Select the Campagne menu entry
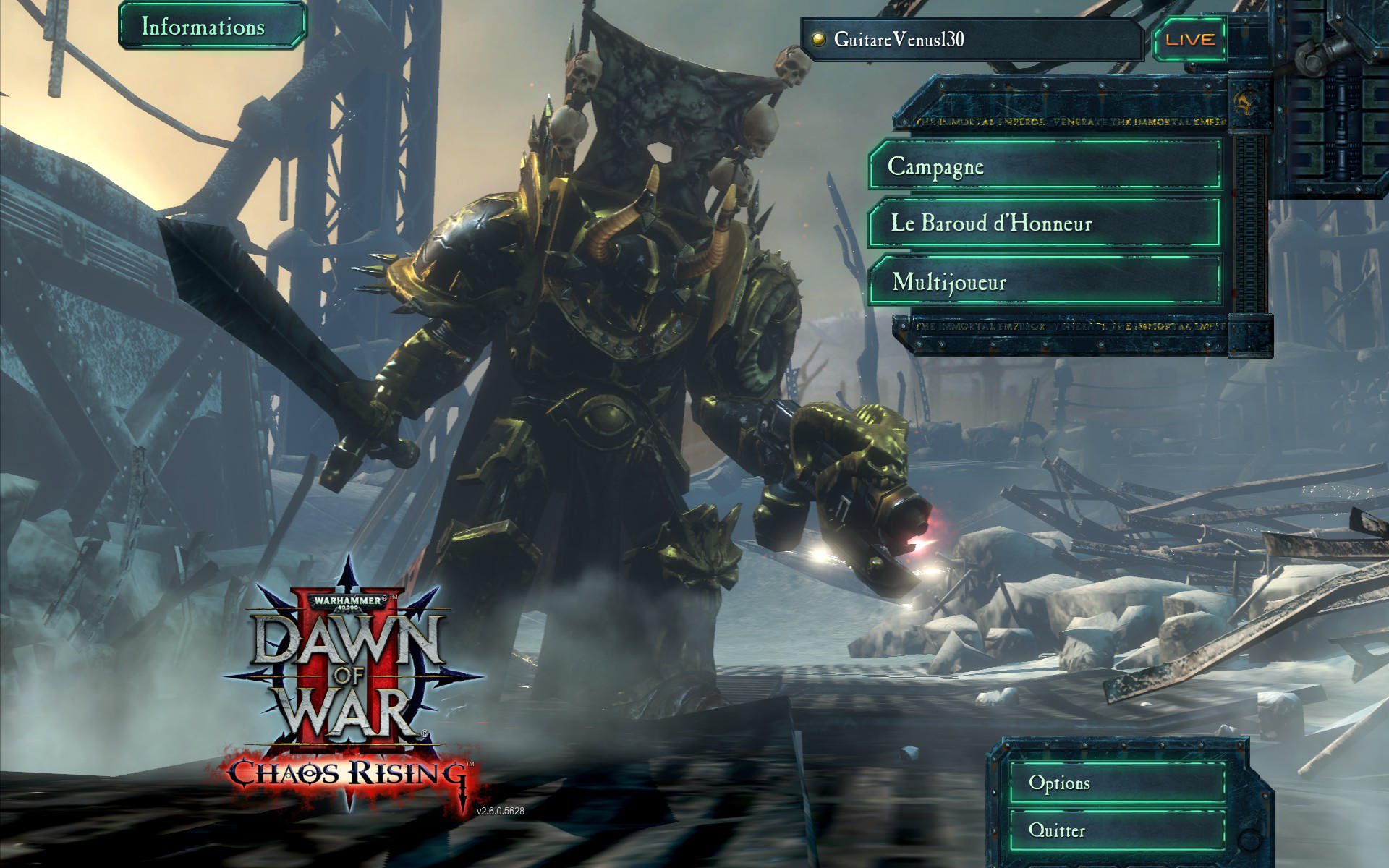The image size is (1389, 868). coord(1045,166)
